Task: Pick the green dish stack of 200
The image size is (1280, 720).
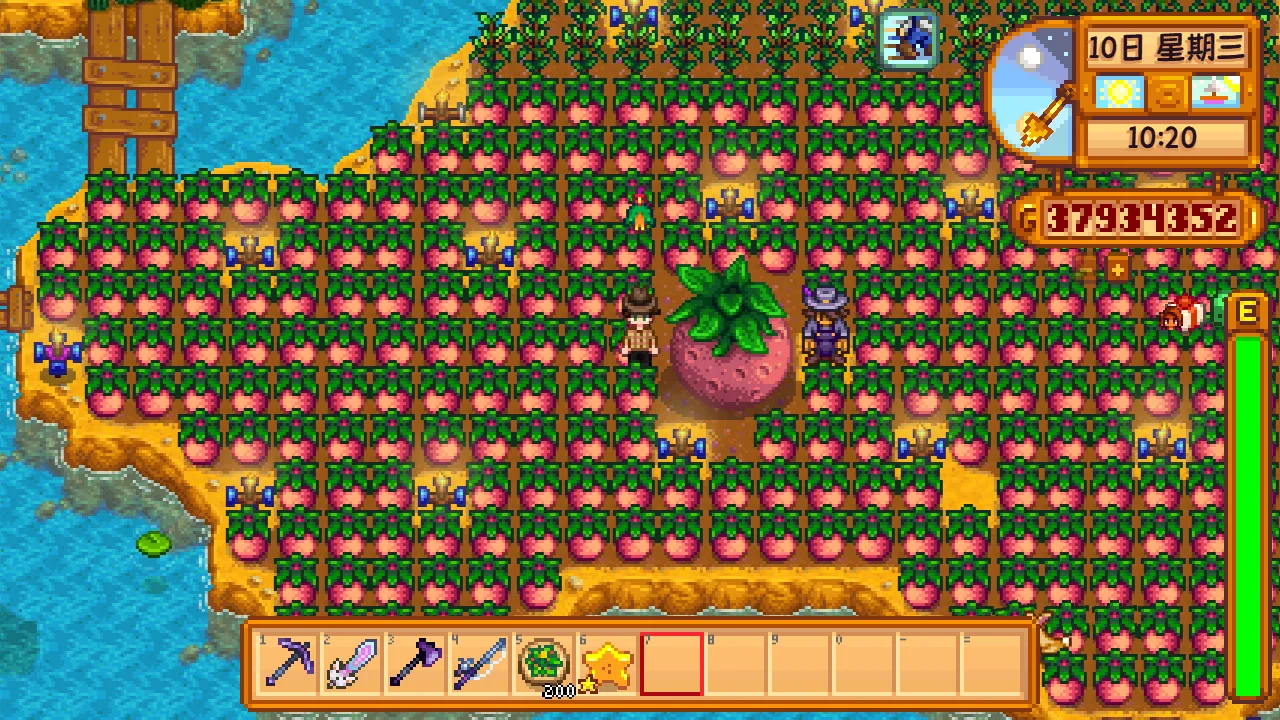Action: coord(543,663)
